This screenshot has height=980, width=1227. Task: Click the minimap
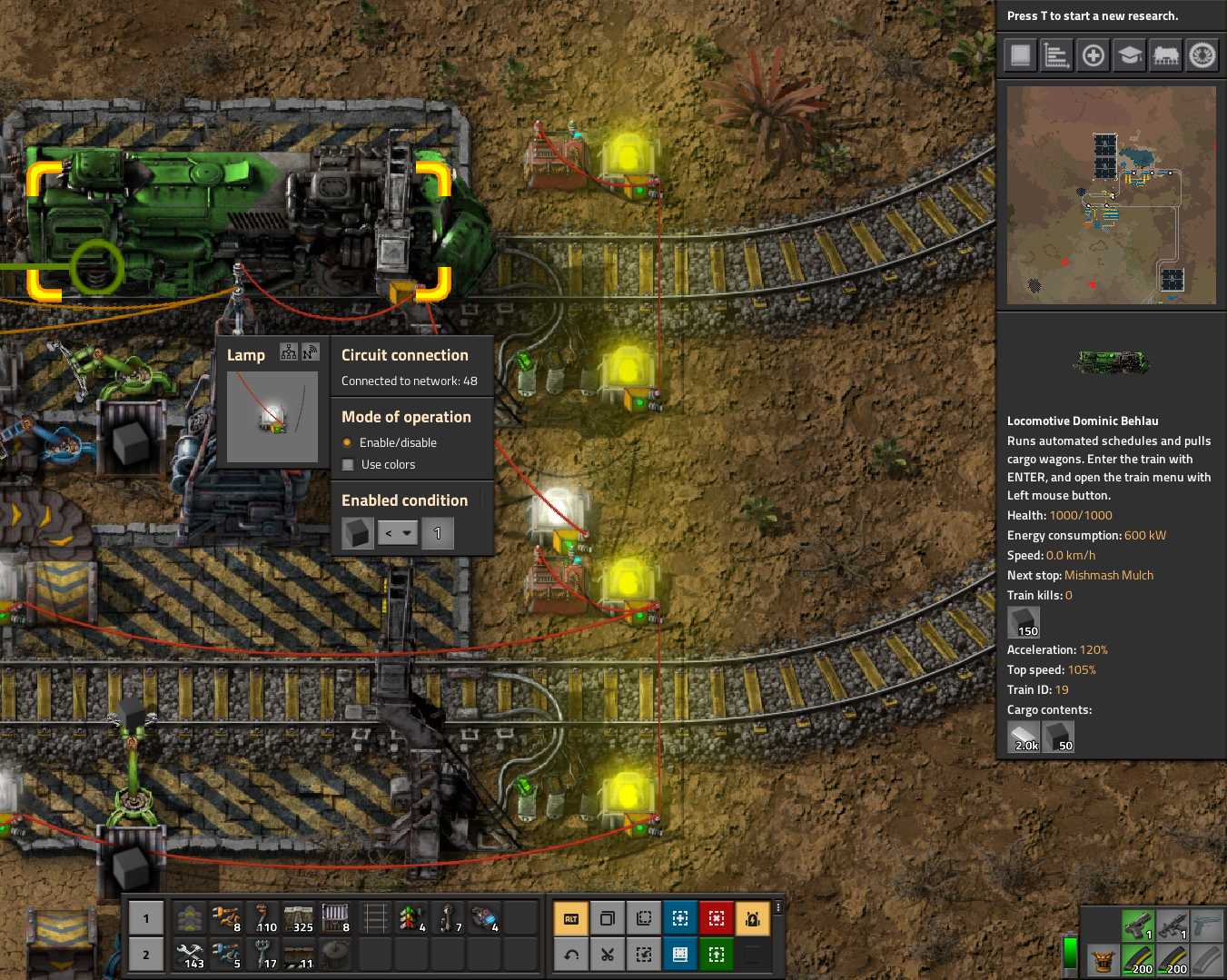[1111, 195]
